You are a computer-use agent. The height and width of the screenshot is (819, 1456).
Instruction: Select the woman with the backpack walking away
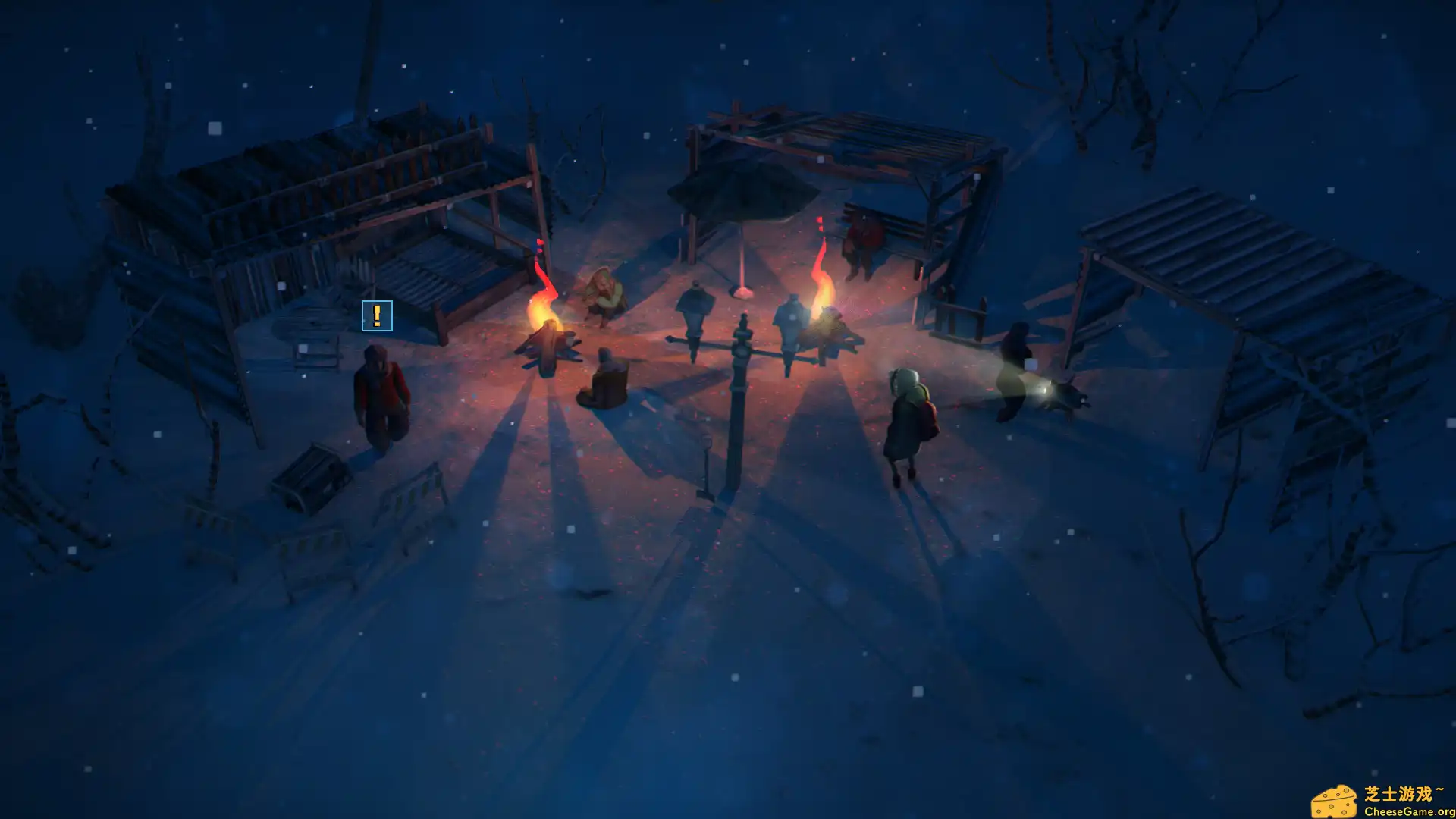pyautogui.click(x=910, y=417)
